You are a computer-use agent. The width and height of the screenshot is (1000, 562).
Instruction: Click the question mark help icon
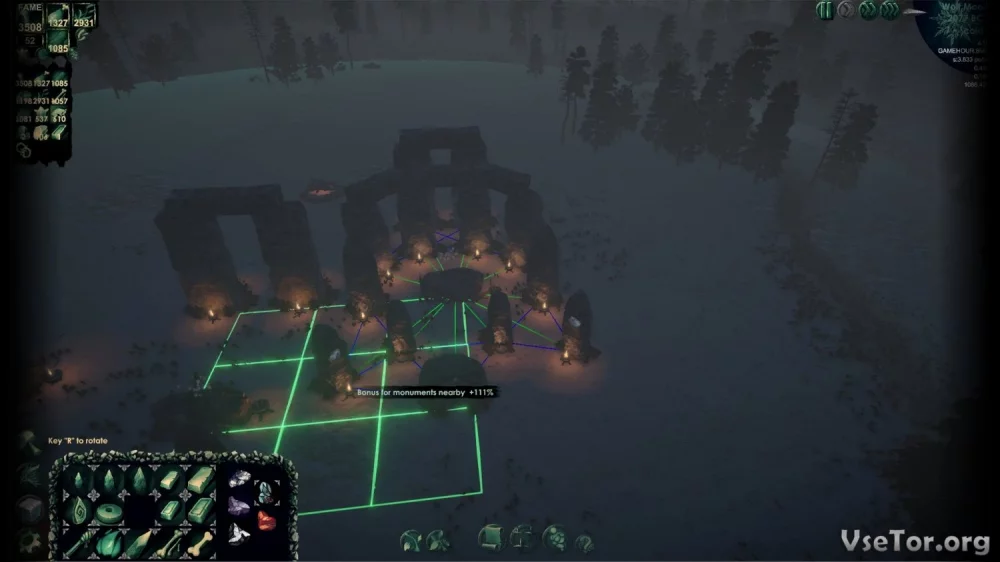pos(583,541)
